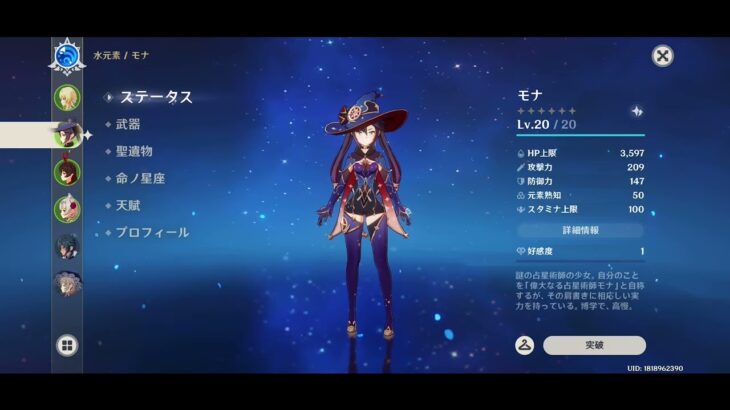Pick the dark blue-haired character portrait

click(x=67, y=247)
